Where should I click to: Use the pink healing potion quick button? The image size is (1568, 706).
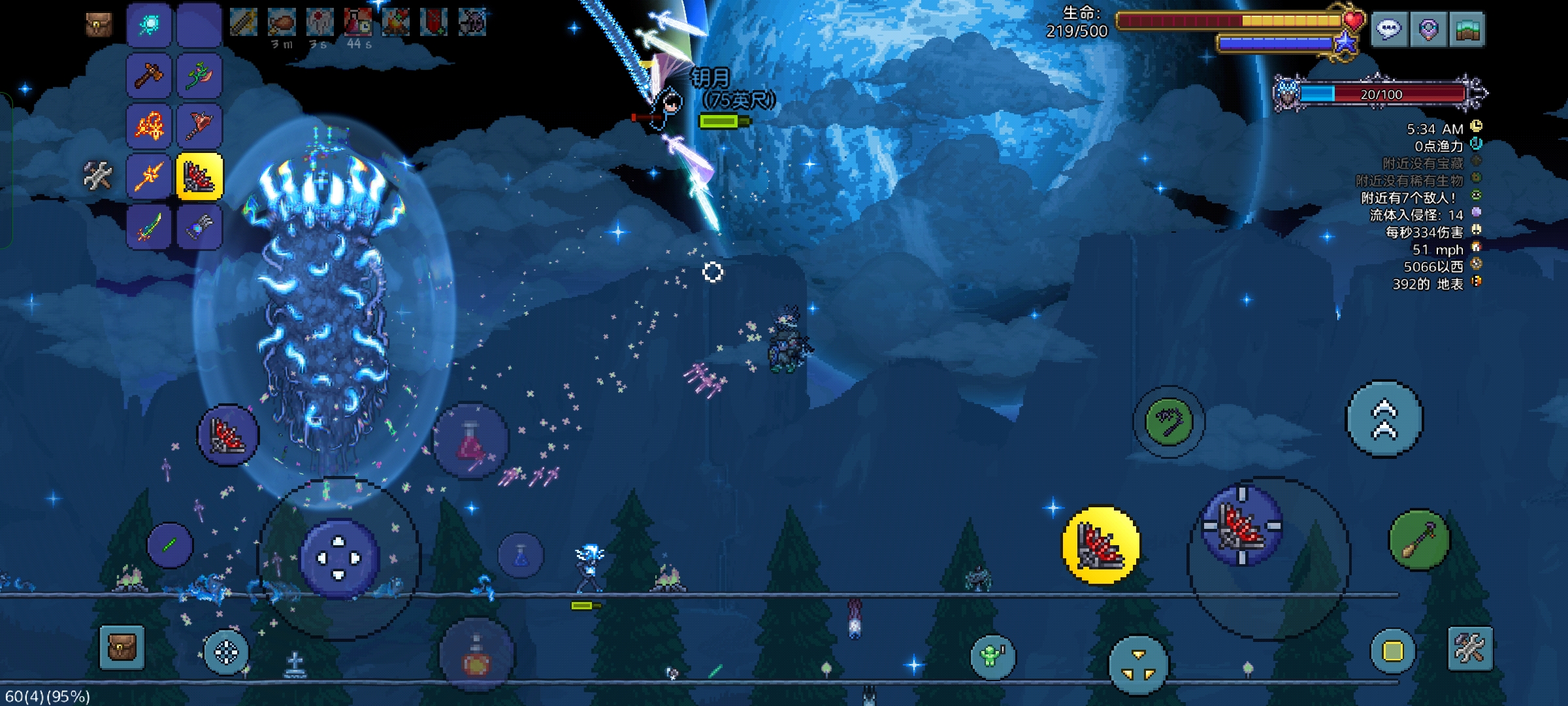tap(470, 441)
